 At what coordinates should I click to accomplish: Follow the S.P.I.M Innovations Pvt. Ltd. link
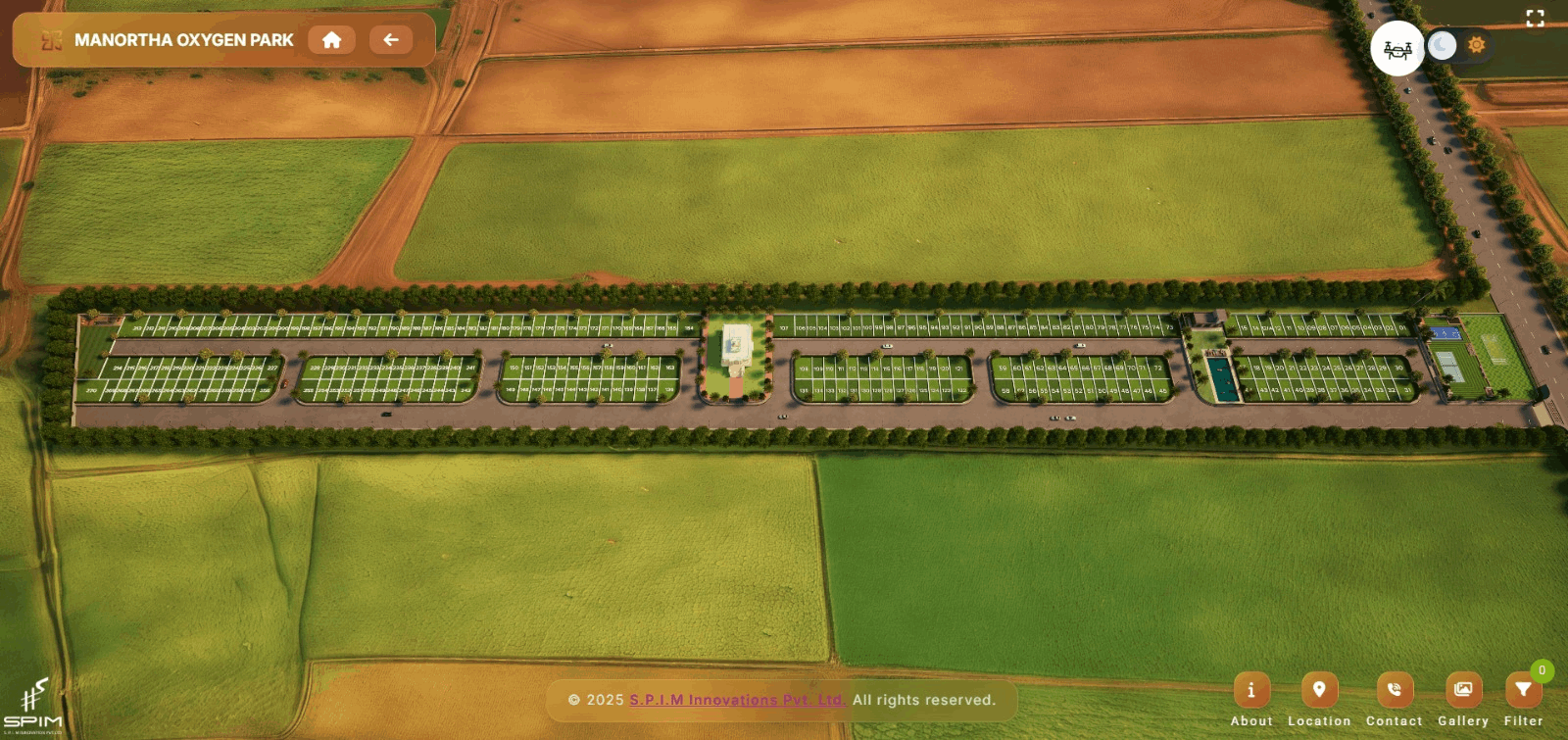[737, 700]
